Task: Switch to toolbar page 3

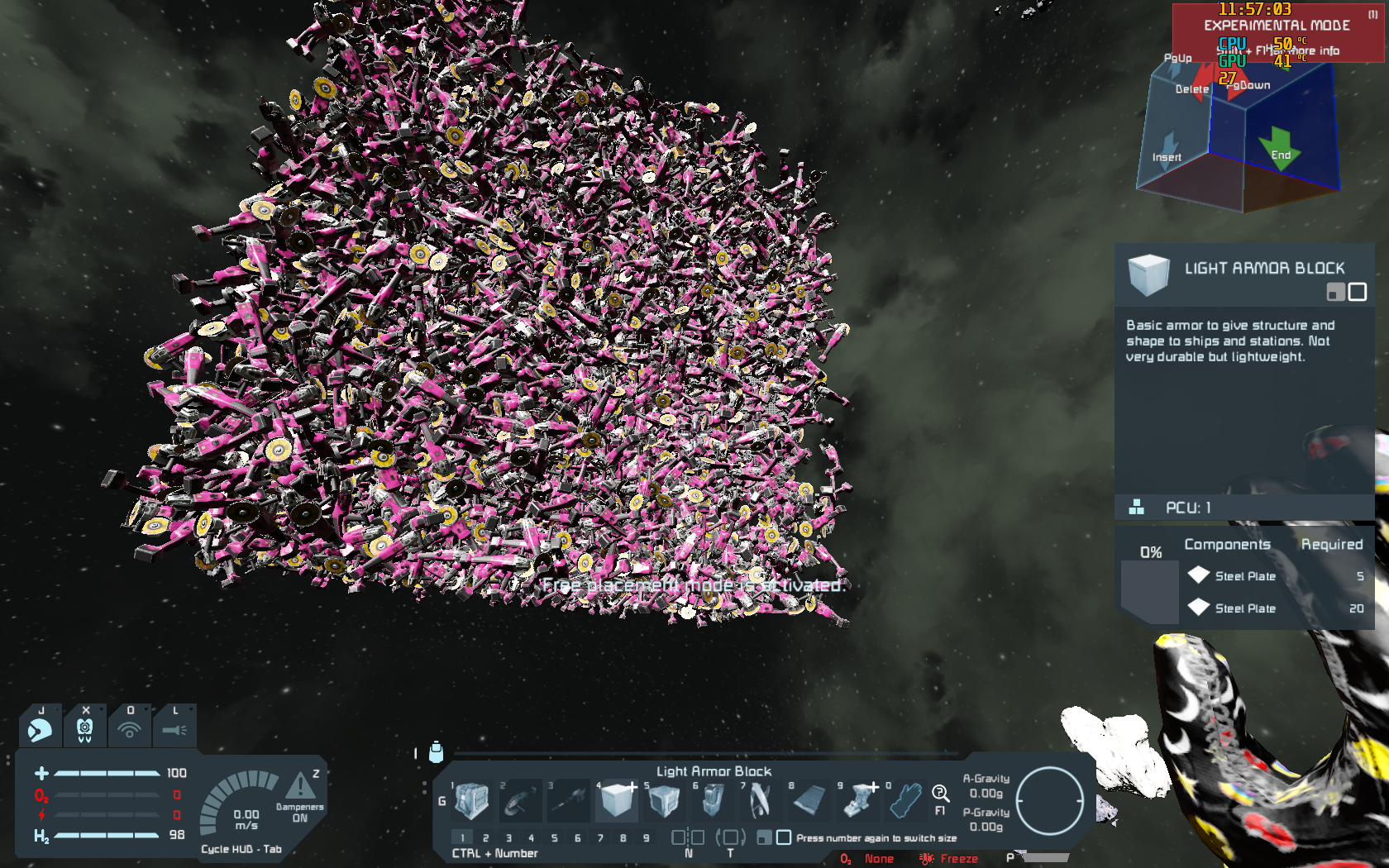Action: point(508,837)
